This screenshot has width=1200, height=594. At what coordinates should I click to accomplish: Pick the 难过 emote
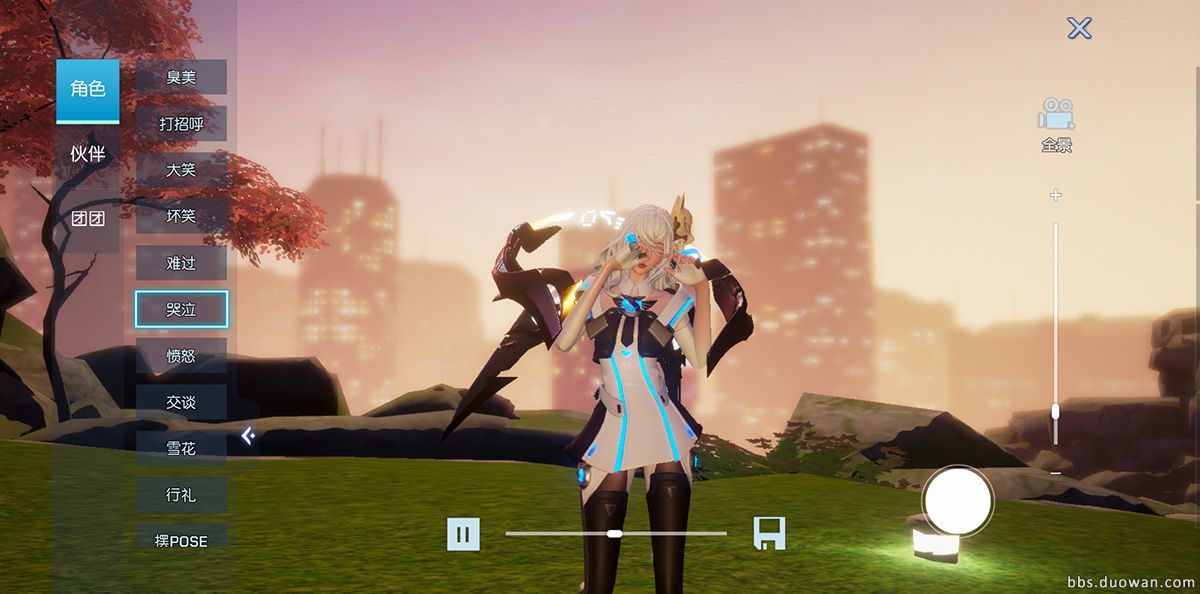point(181,263)
